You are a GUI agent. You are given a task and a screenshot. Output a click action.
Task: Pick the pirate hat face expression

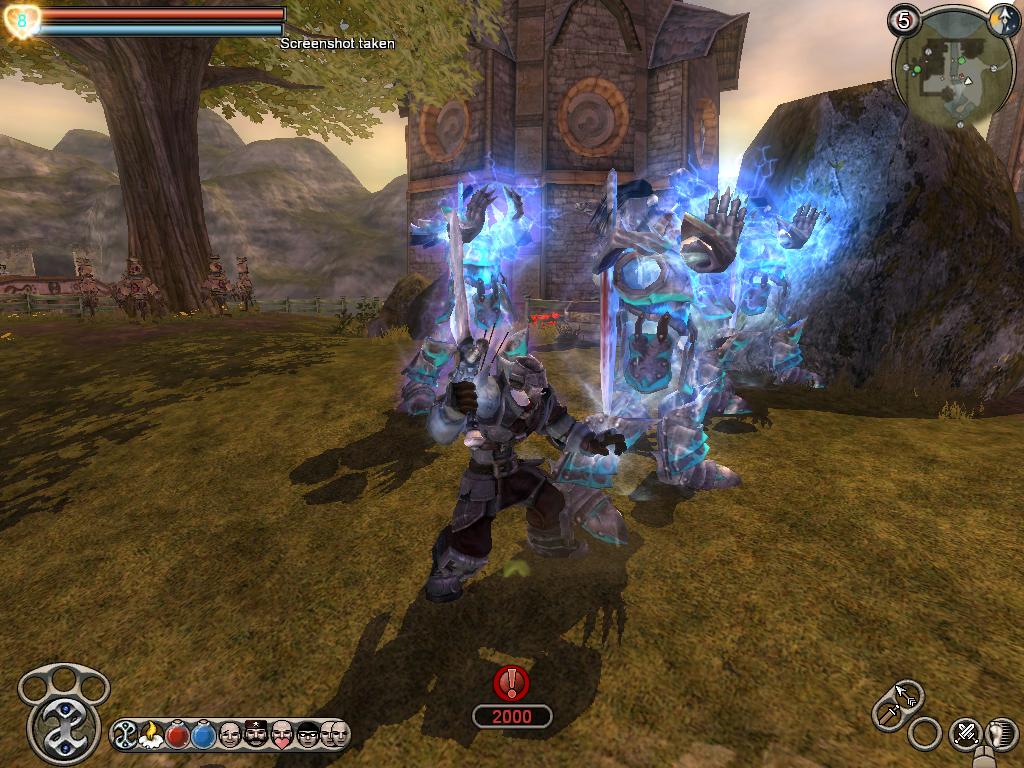tap(256, 735)
